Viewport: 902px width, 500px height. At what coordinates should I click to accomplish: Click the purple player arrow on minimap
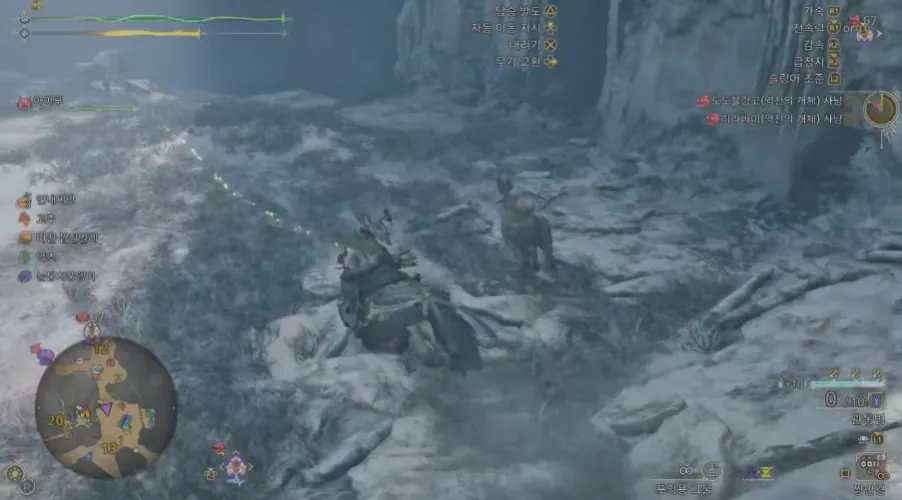tap(105, 408)
